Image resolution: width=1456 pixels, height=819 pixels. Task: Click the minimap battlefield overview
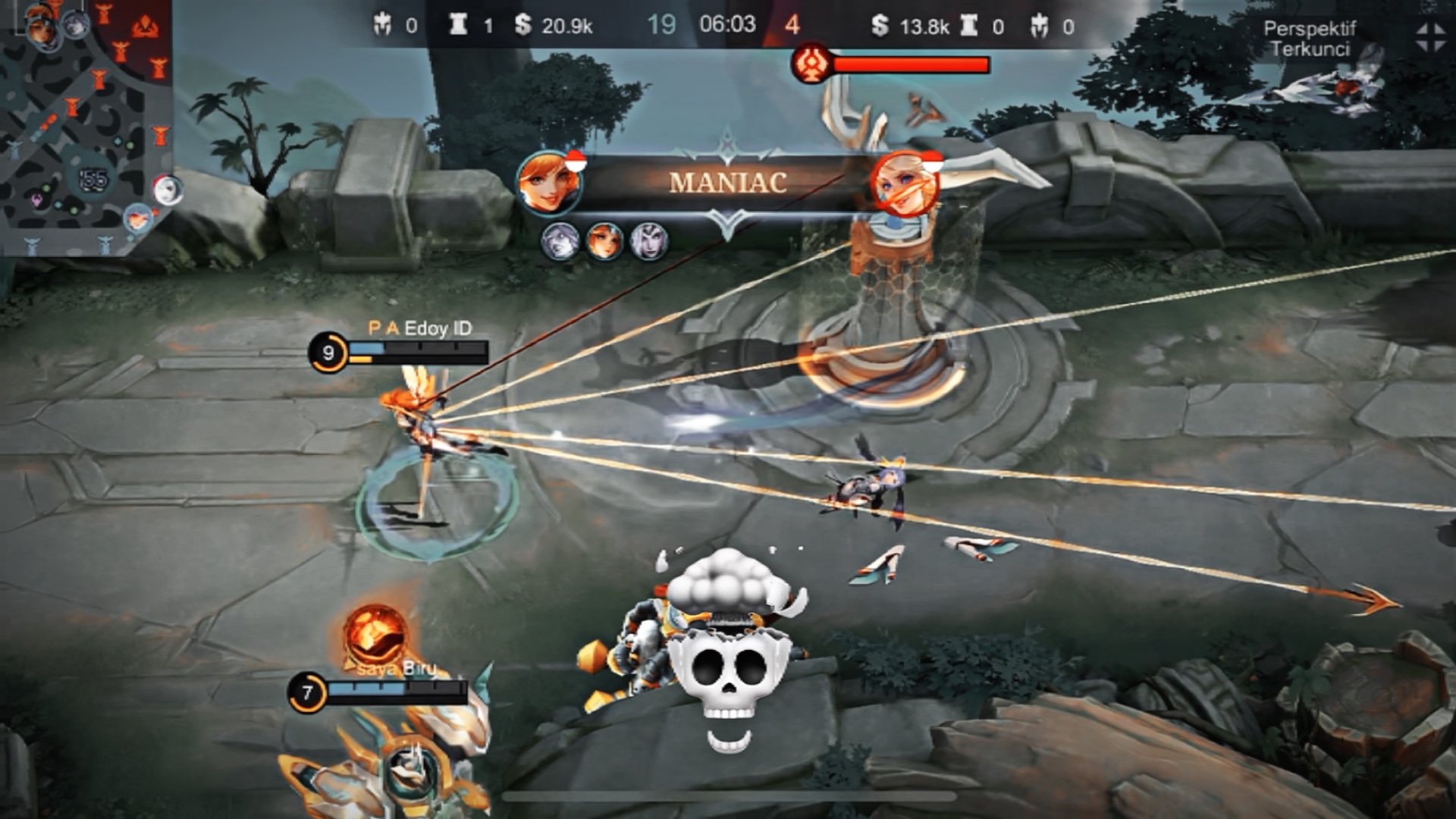(x=85, y=125)
